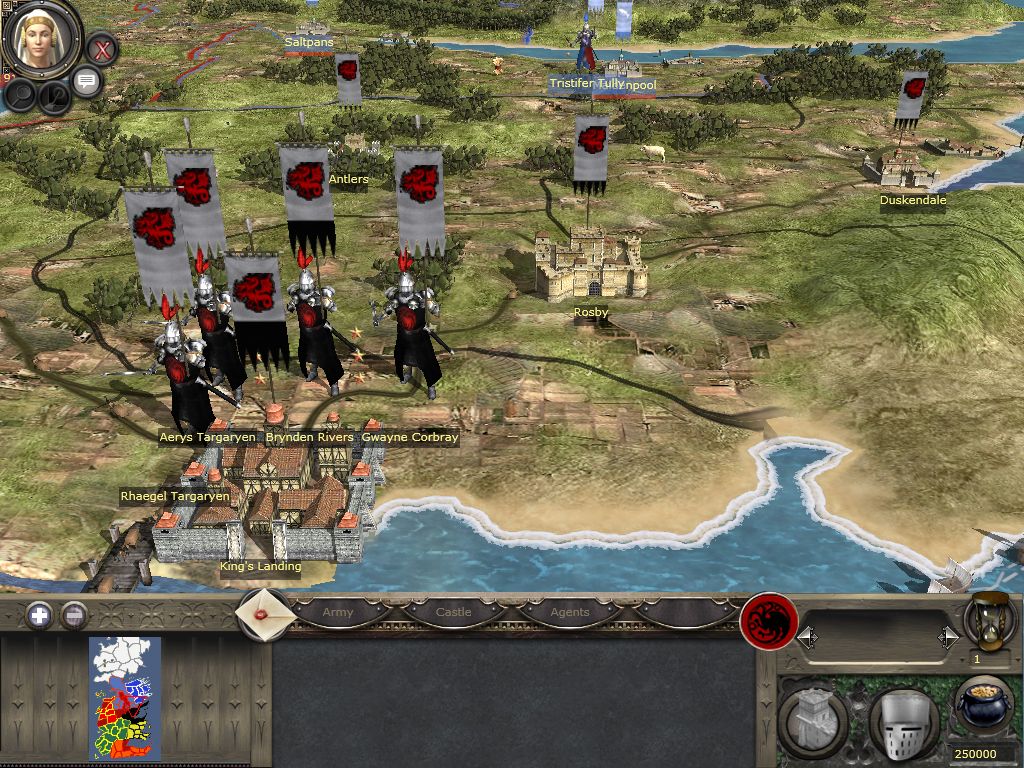Switch to the Agents tab
This screenshot has width=1024, height=768.
[570, 612]
